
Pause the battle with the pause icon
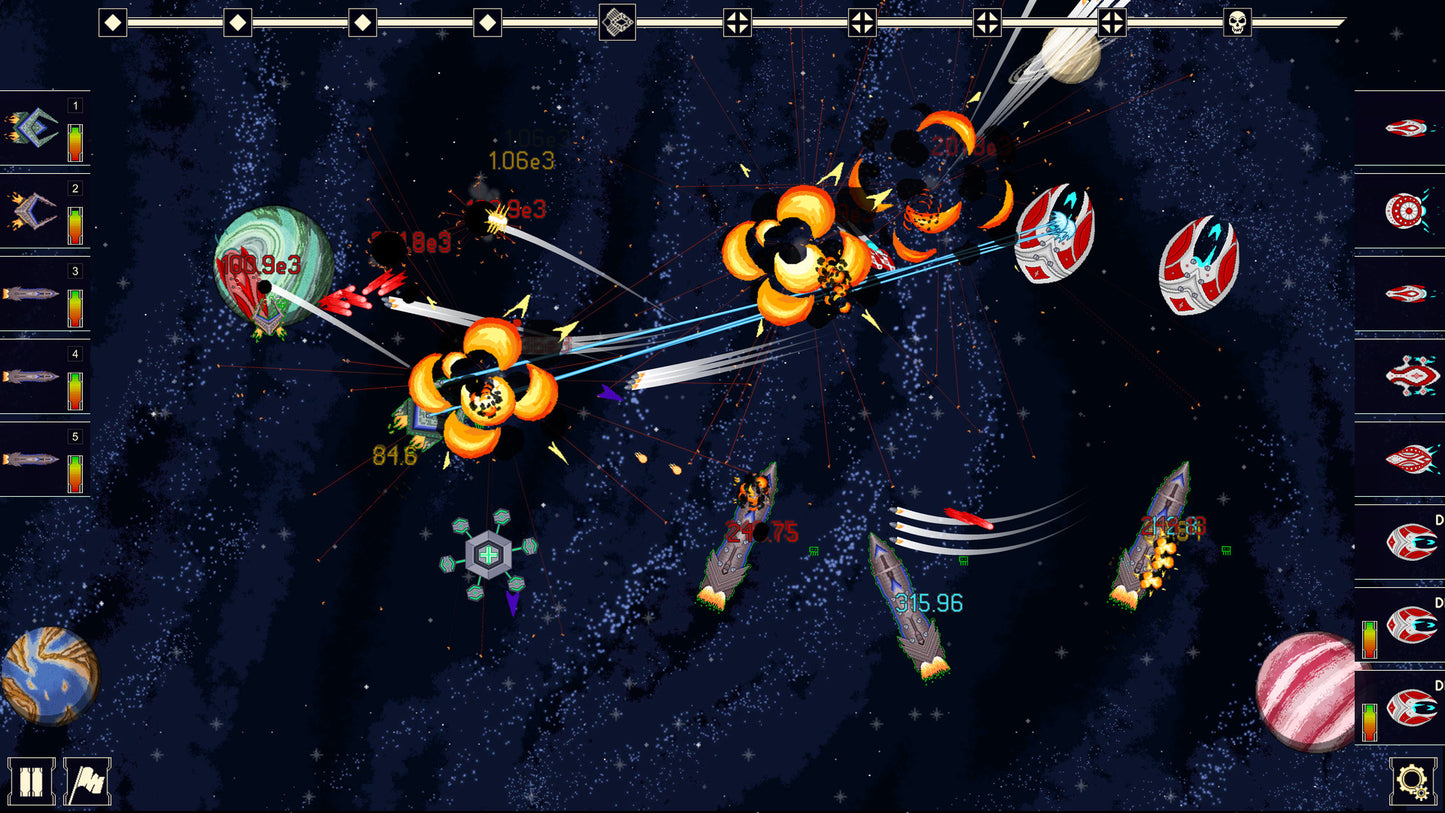click(x=33, y=781)
